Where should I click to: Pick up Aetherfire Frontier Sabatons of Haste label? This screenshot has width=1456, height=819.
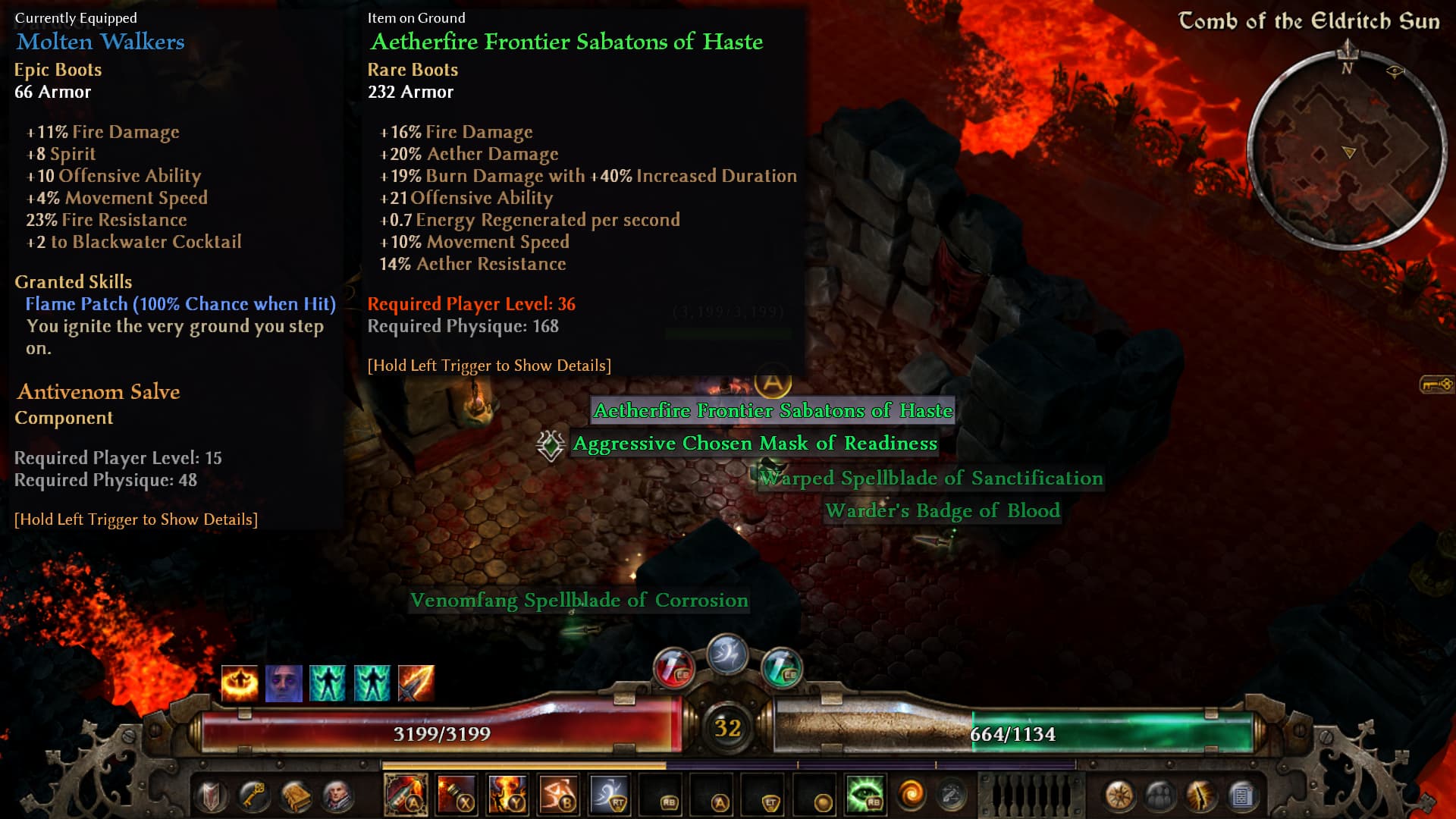[x=772, y=411]
